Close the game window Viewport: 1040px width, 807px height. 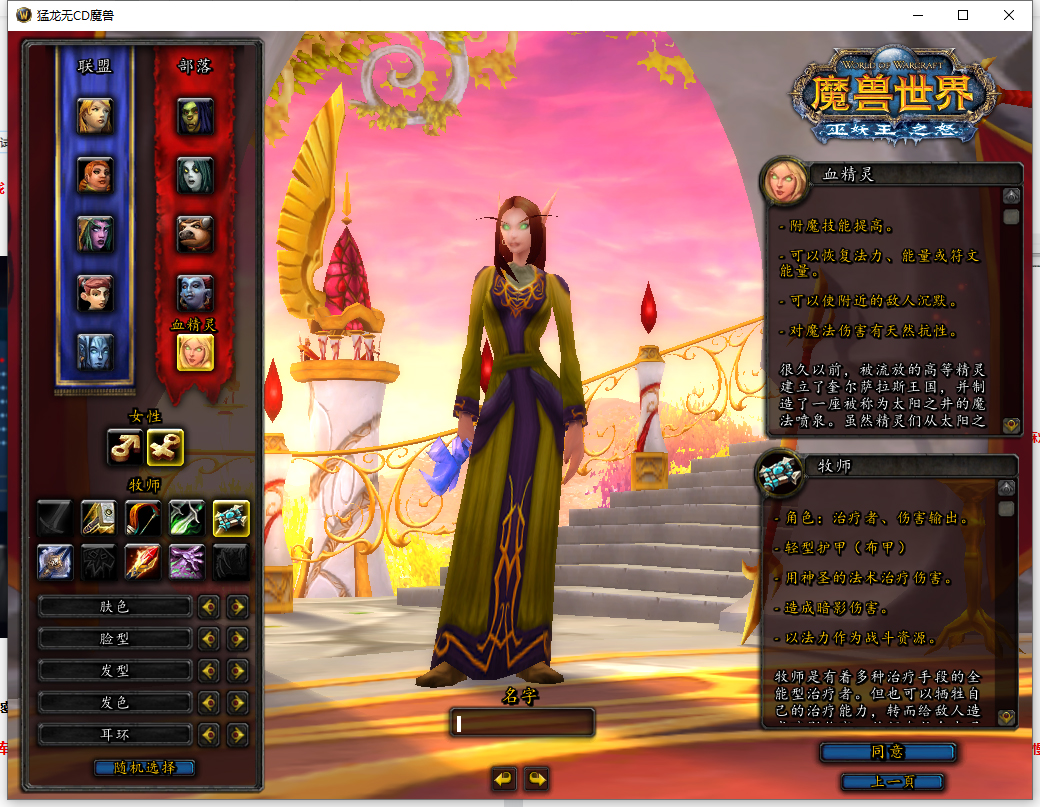pos(1009,15)
